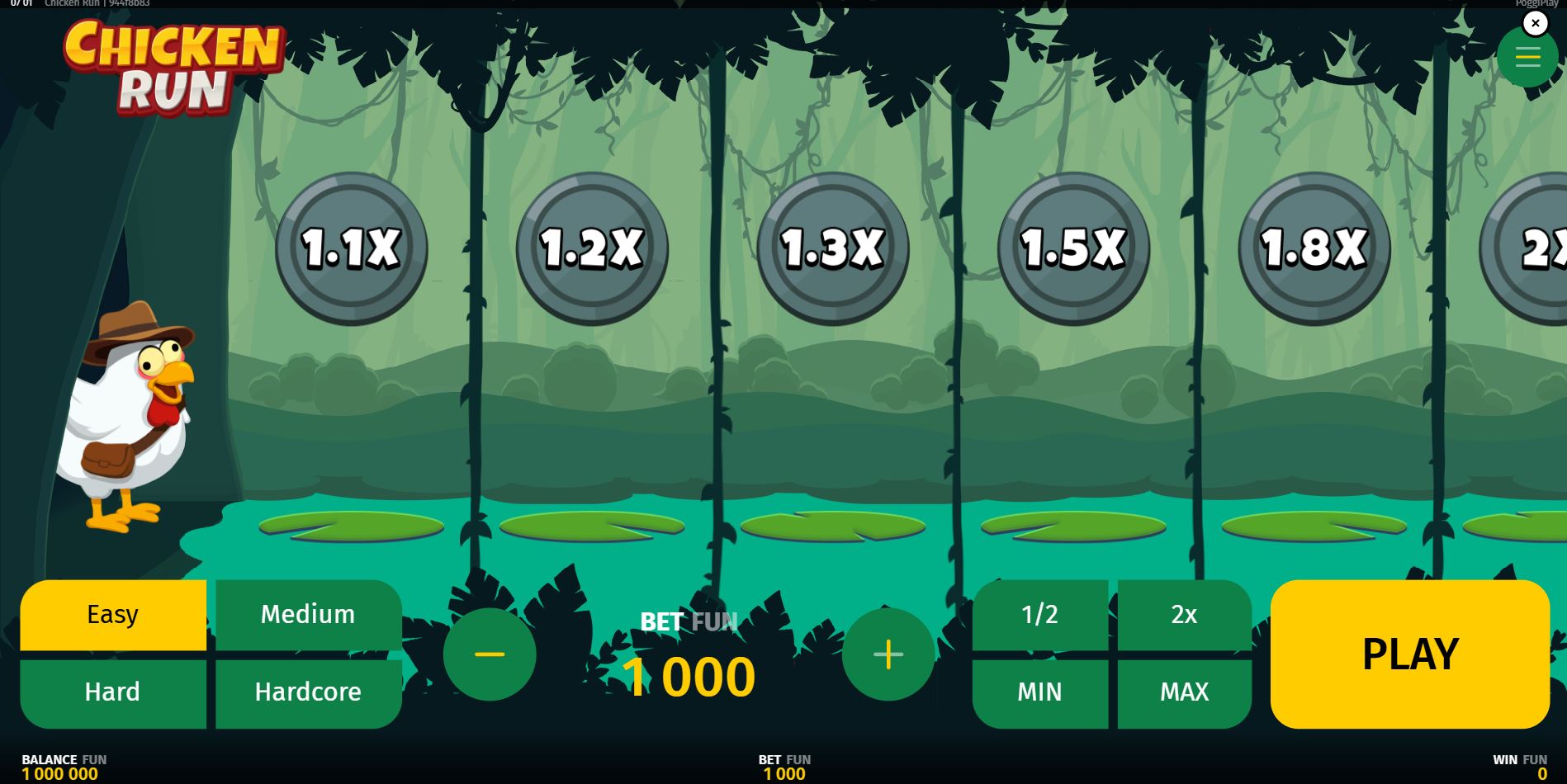1567x784 pixels.
Task: Switch to Hardcore difficulty
Action: (x=307, y=692)
